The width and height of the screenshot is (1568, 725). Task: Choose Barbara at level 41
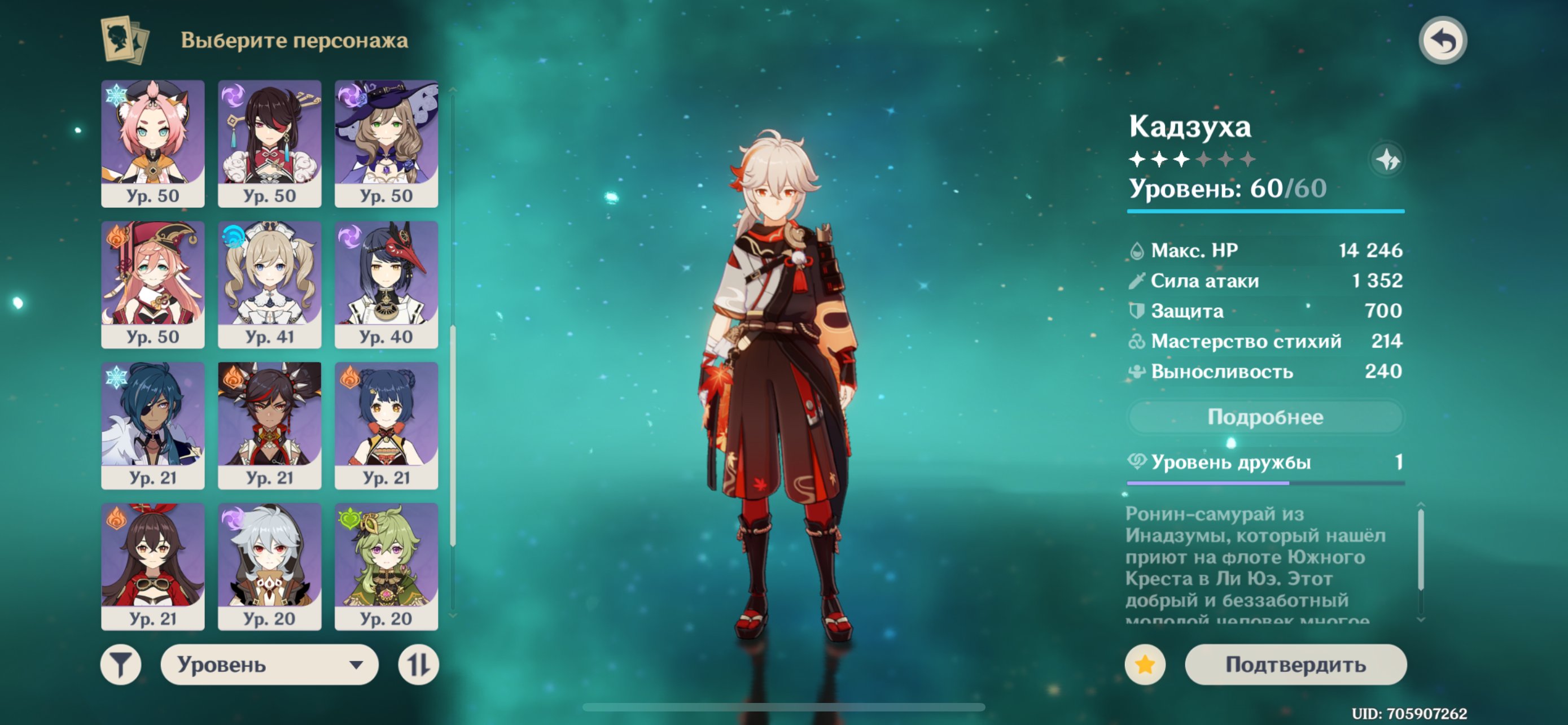click(x=269, y=284)
